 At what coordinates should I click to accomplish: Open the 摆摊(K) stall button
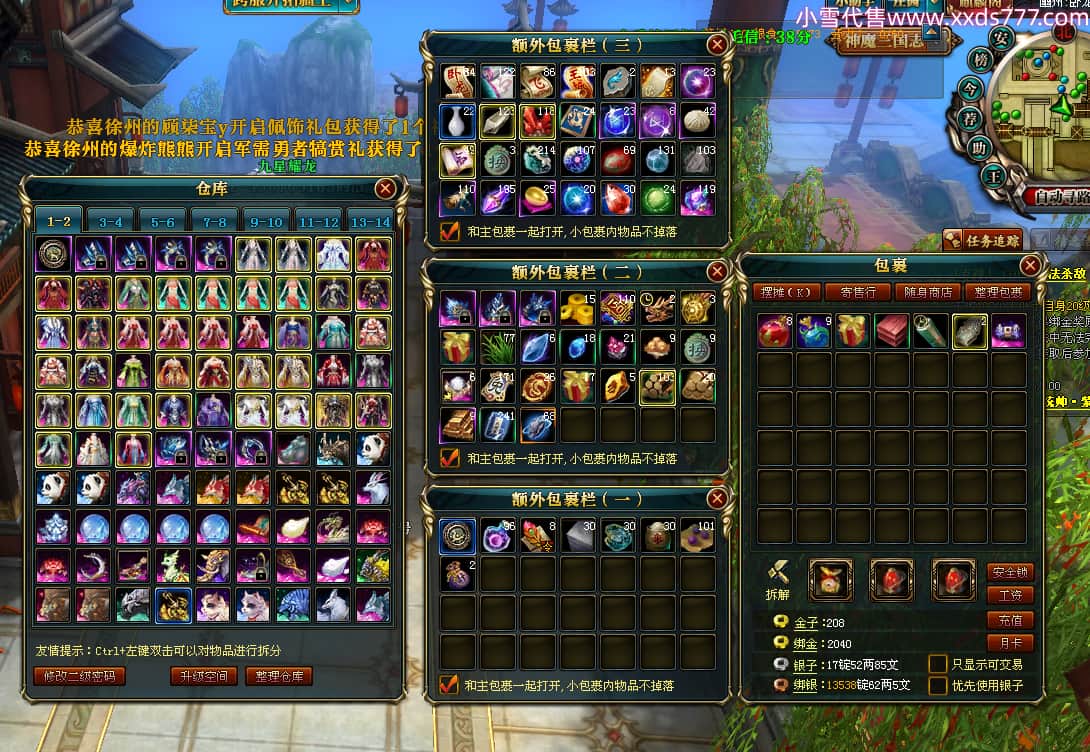click(787, 292)
